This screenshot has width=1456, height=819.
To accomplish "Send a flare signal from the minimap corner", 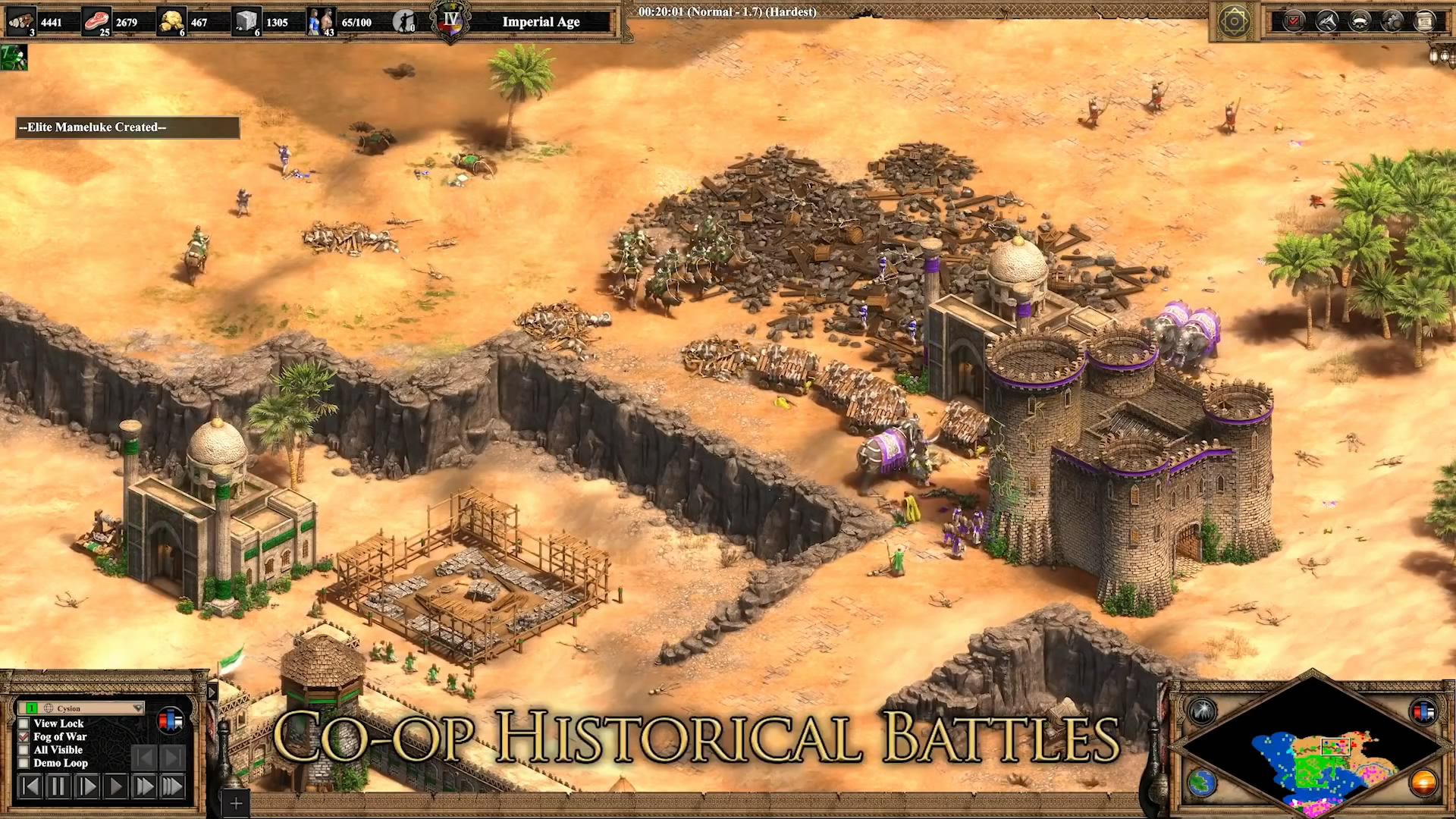I will point(1203,711).
